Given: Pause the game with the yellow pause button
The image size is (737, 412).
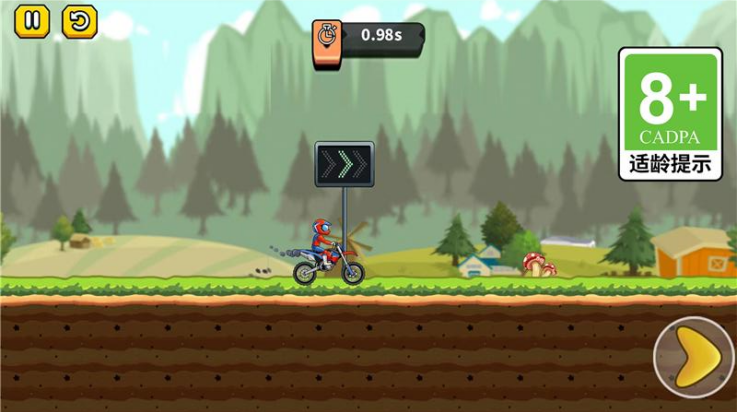Looking at the screenshot, I should point(33,20).
